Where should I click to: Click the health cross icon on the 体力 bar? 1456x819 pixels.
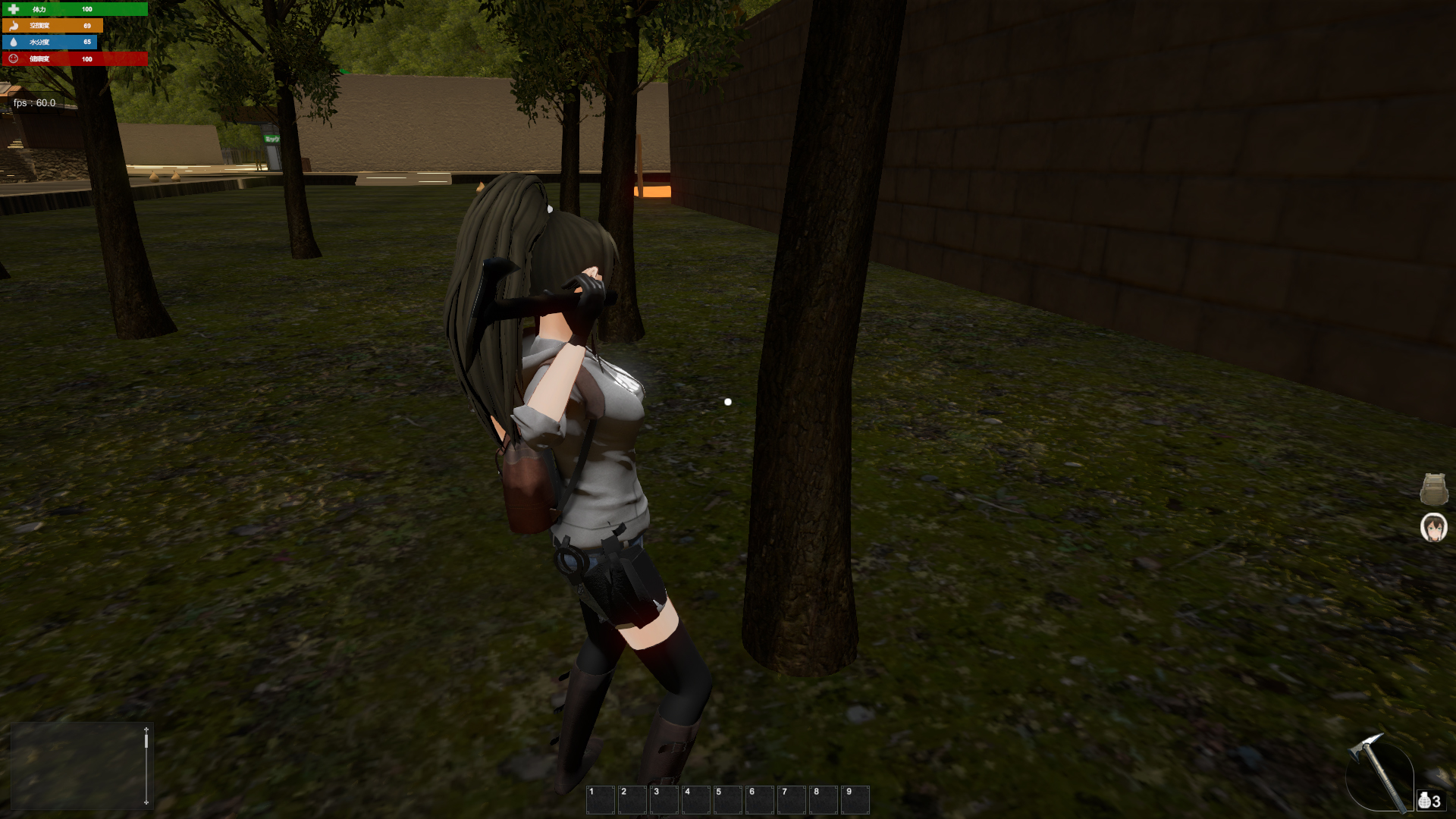click(x=13, y=8)
